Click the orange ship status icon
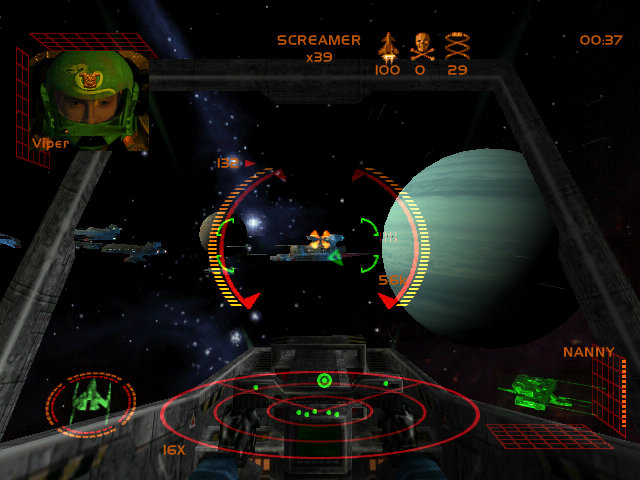 pos(387,45)
